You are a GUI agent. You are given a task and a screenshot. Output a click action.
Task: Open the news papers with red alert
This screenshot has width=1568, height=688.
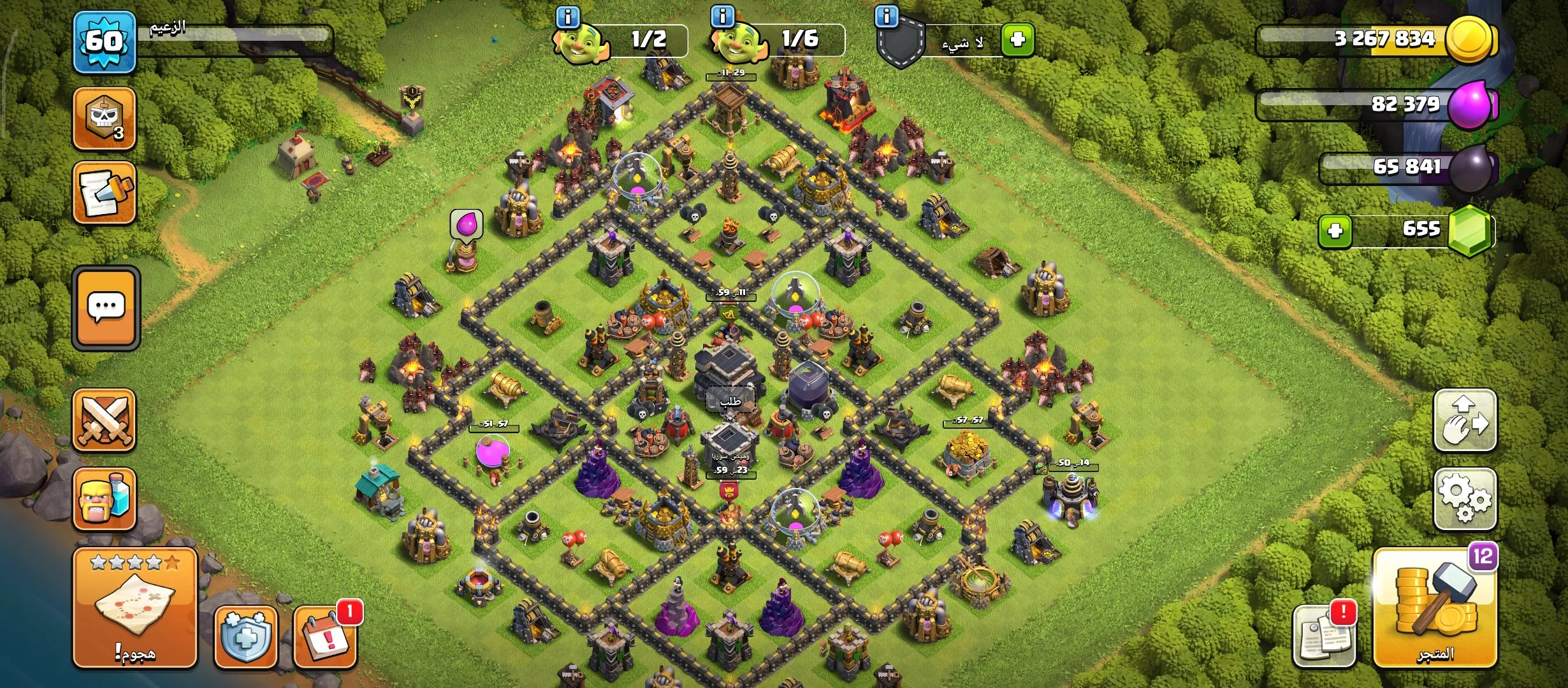[x=1323, y=636]
